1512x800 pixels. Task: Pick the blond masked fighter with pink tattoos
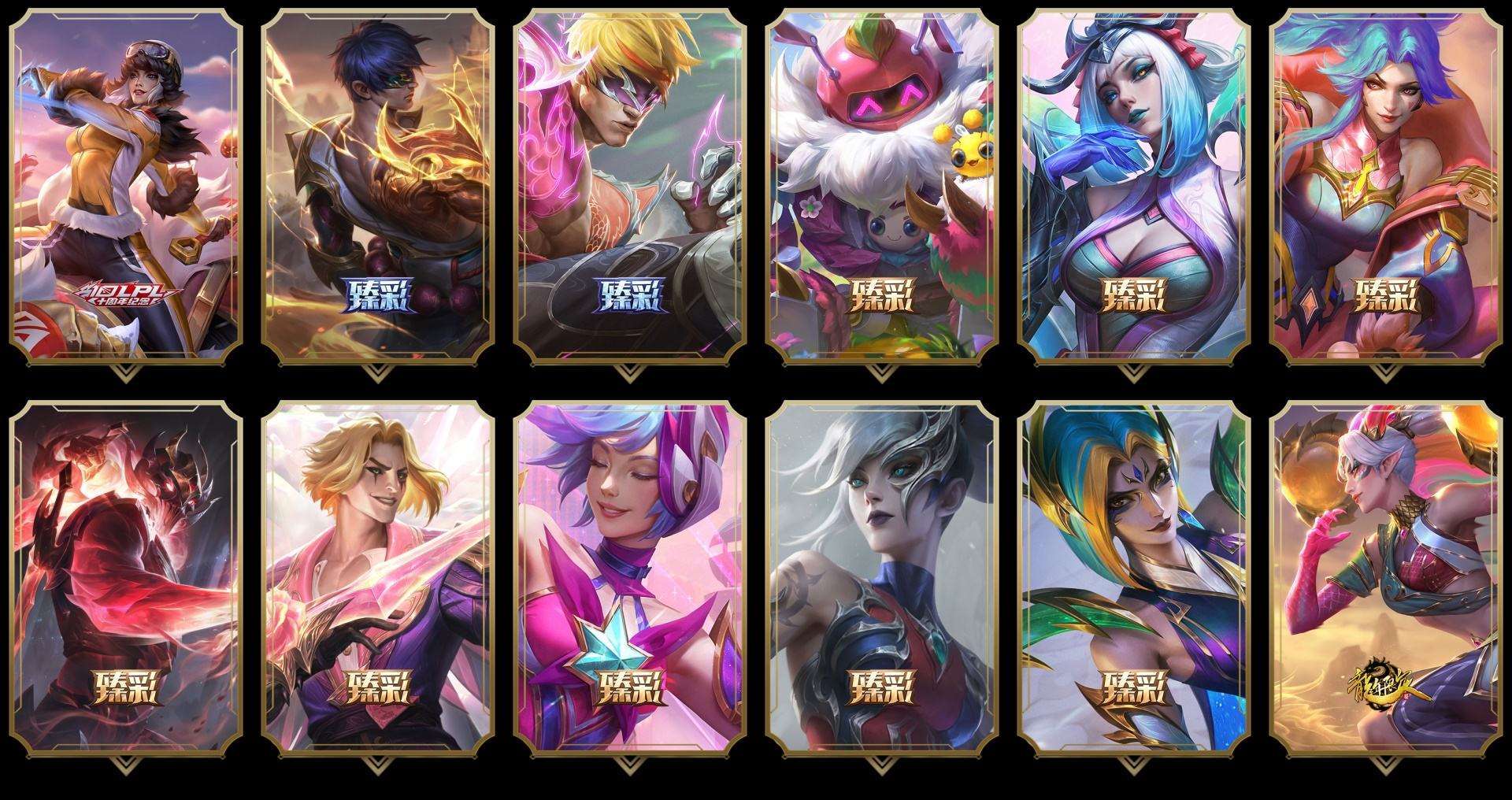coord(630,187)
